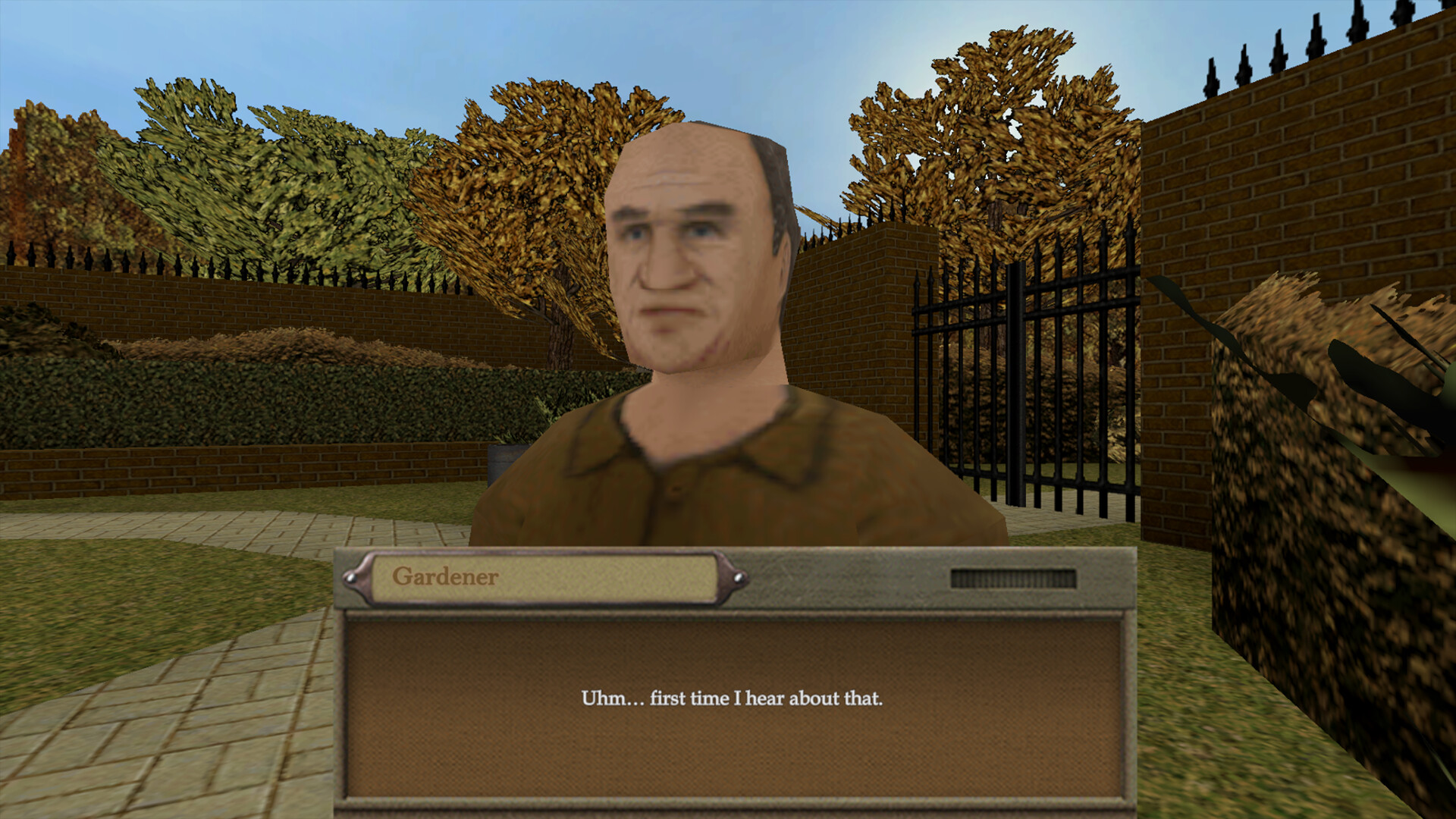1456x819 pixels.
Task: Click the speaker grille on the dialogue panel
Action: 1014,579
